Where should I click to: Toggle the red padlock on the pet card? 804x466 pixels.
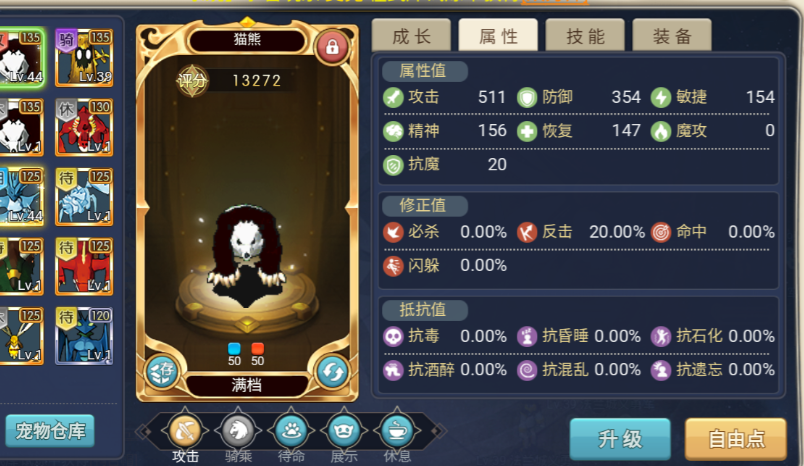tap(331, 45)
